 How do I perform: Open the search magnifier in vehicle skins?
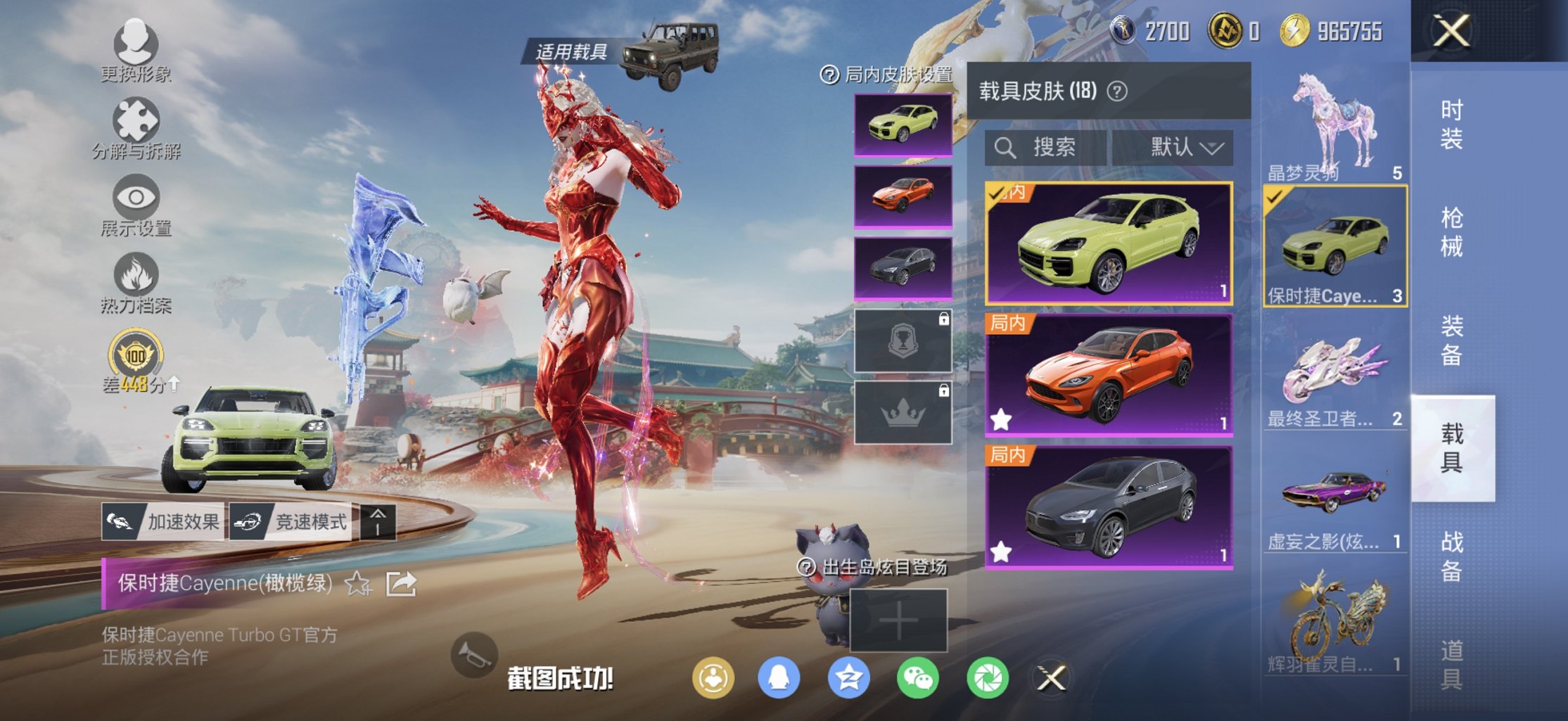coord(1005,148)
